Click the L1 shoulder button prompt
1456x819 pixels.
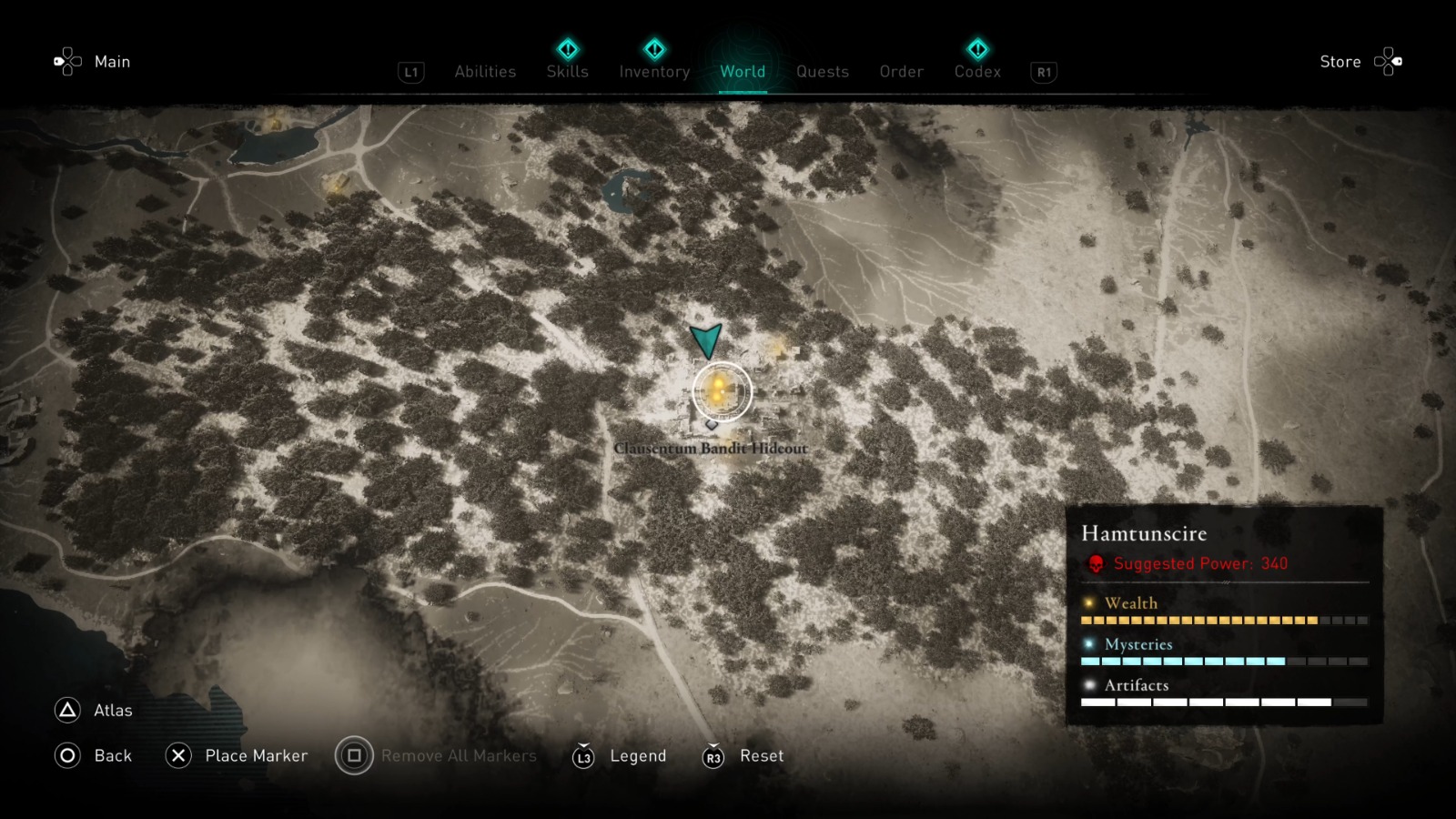click(410, 72)
